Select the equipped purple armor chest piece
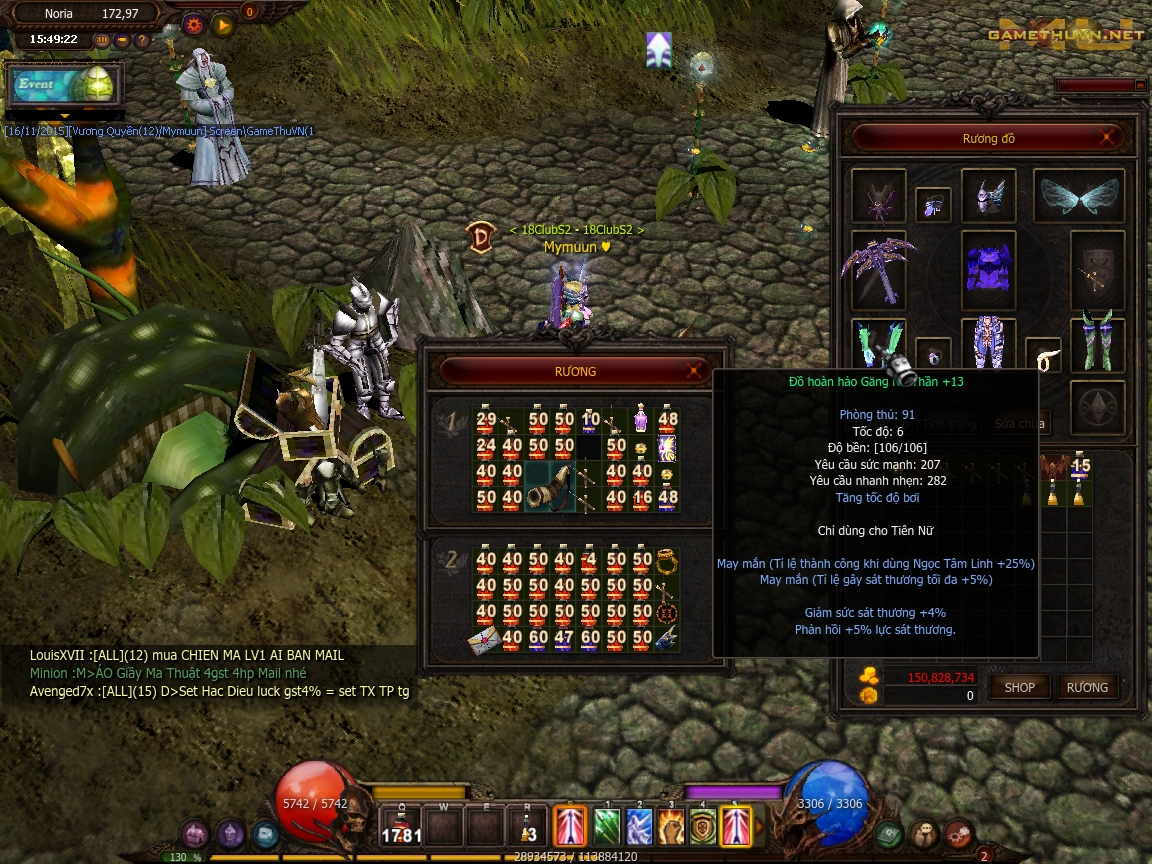This screenshot has height=864, width=1152. pyautogui.click(x=988, y=267)
